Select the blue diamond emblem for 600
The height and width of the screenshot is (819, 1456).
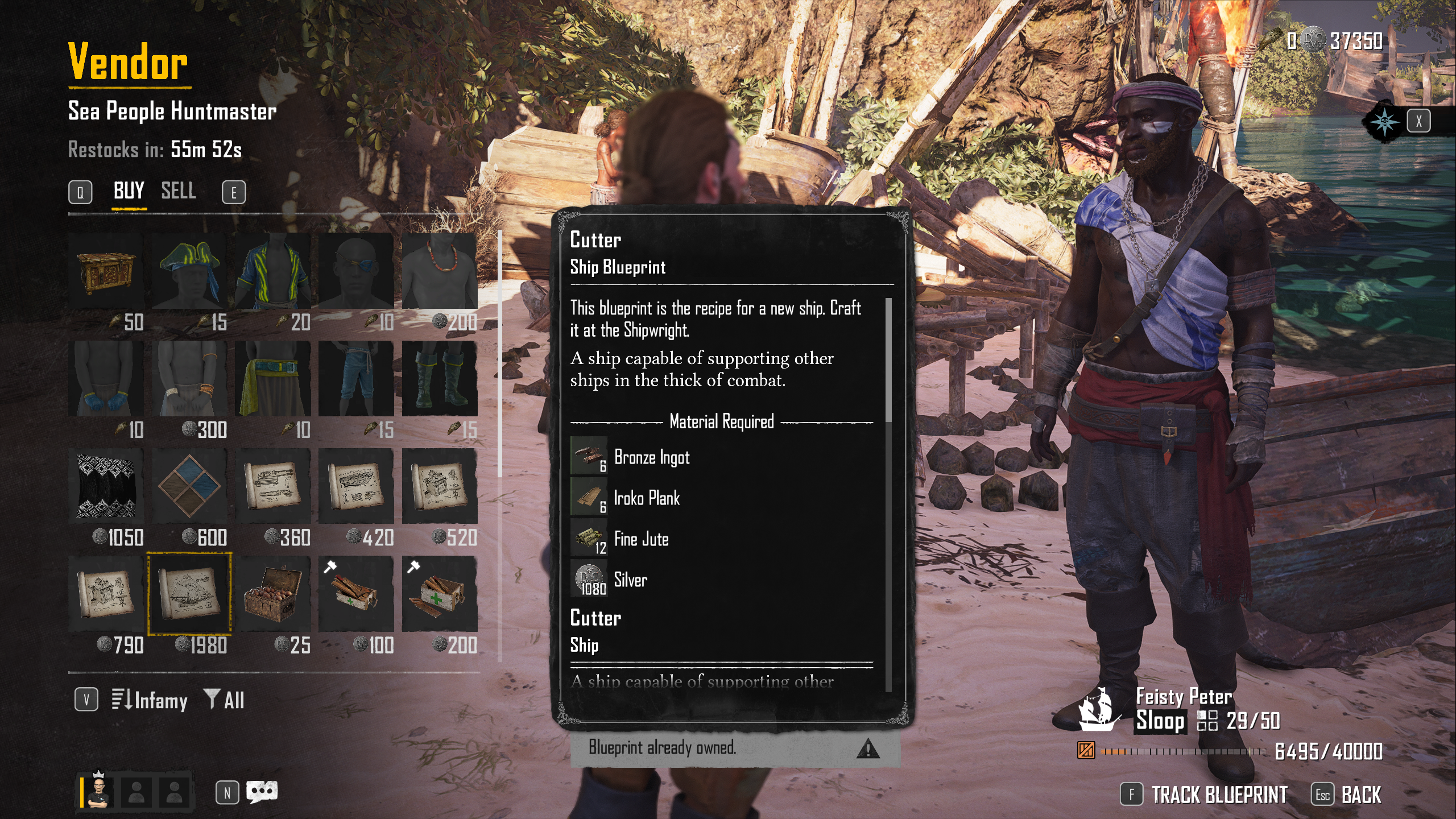pos(189,486)
